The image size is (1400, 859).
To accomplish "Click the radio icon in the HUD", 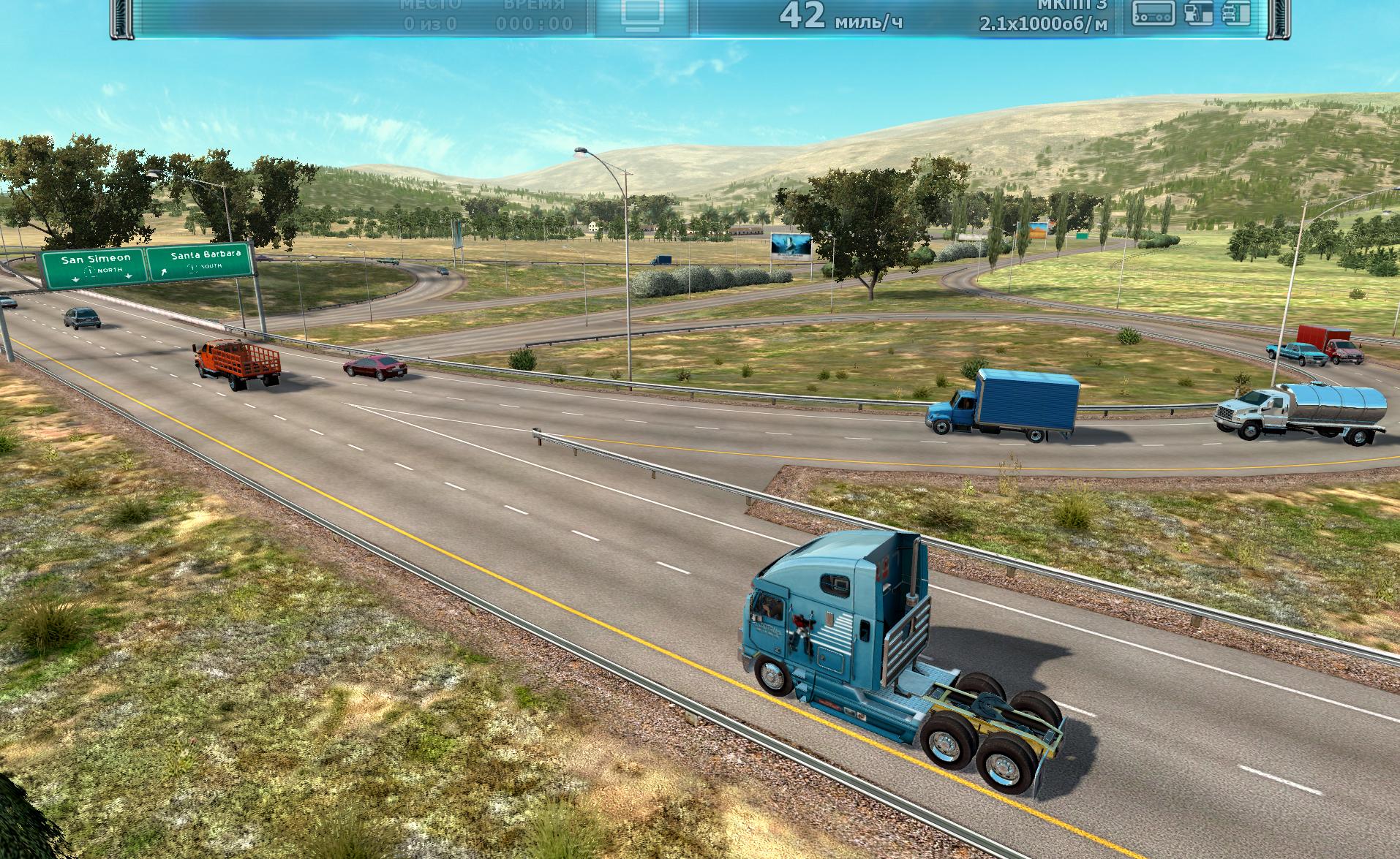I will 1154,13.
